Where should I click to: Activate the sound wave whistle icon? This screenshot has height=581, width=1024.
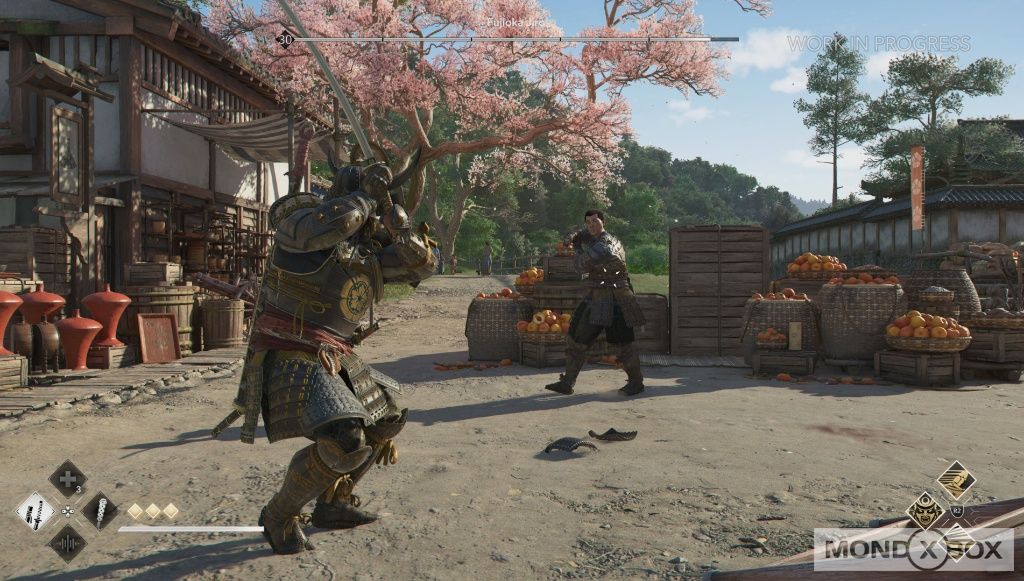[67, 543]
